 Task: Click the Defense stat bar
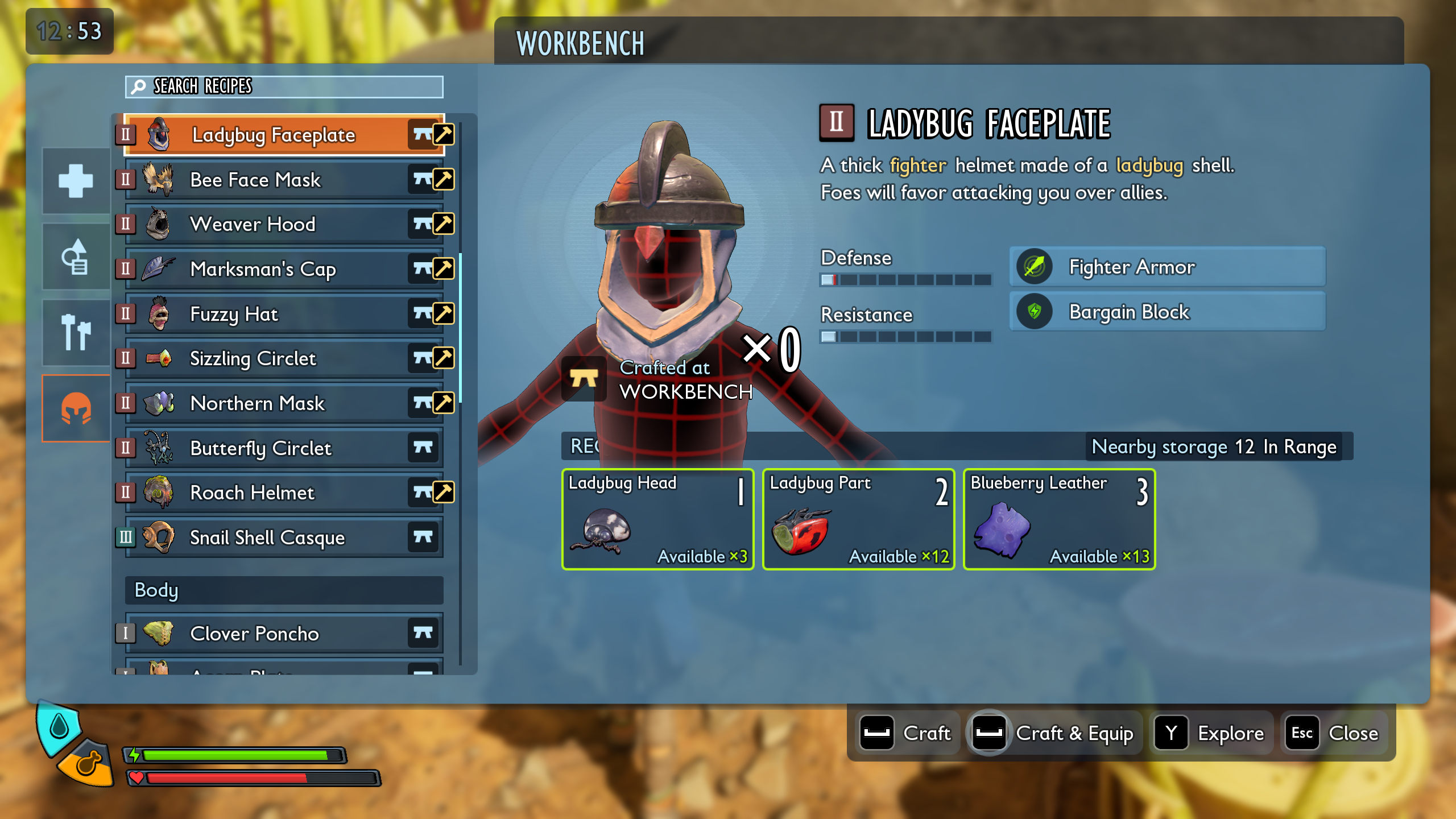click(905, 280)
